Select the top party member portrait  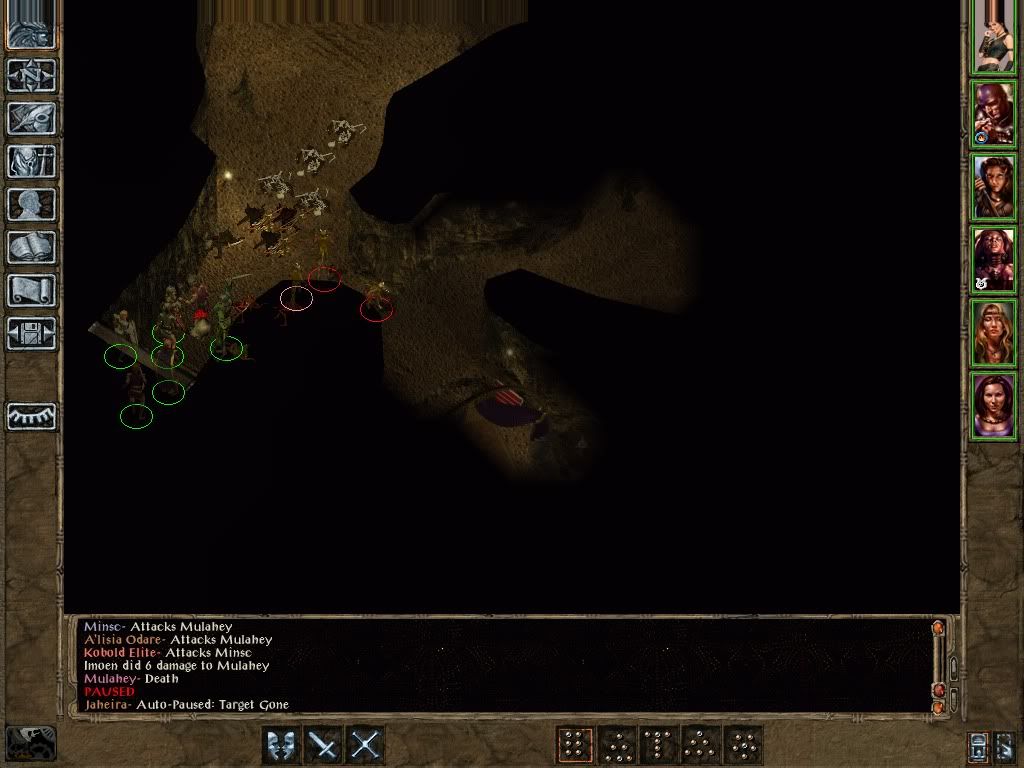coord(994,40)
